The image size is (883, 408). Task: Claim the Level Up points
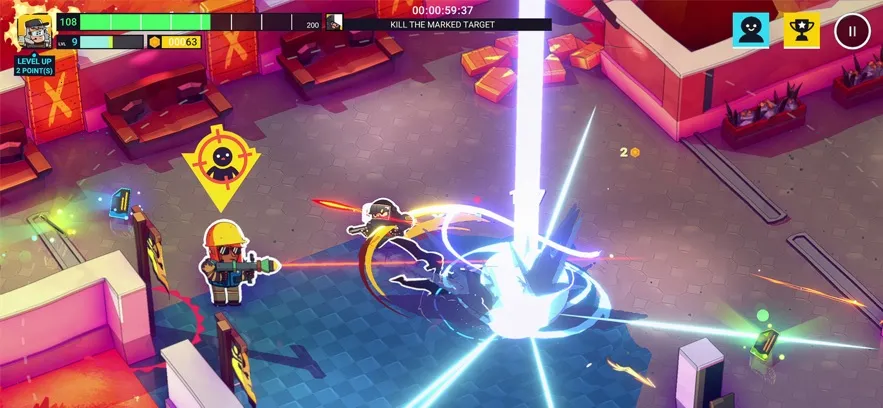(34, 65)
